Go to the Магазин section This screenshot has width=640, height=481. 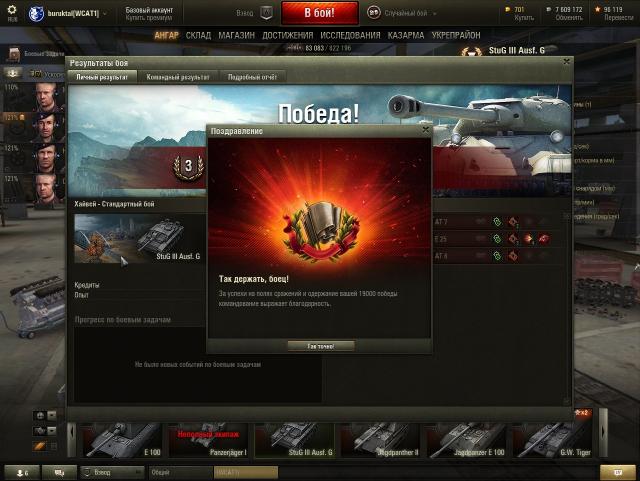click(x=236, y=35)
